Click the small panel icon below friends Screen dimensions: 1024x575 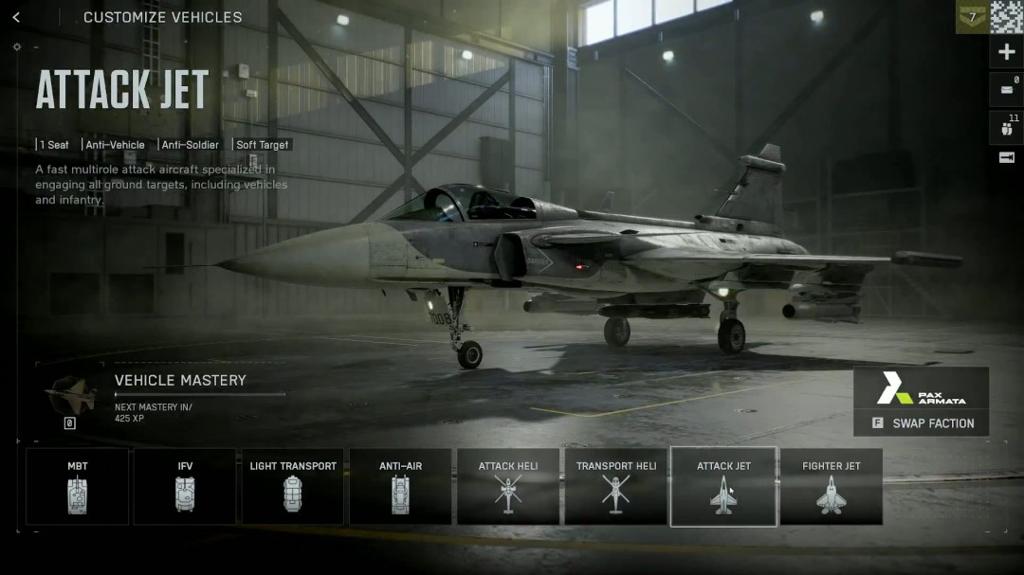coord(1006,158)
